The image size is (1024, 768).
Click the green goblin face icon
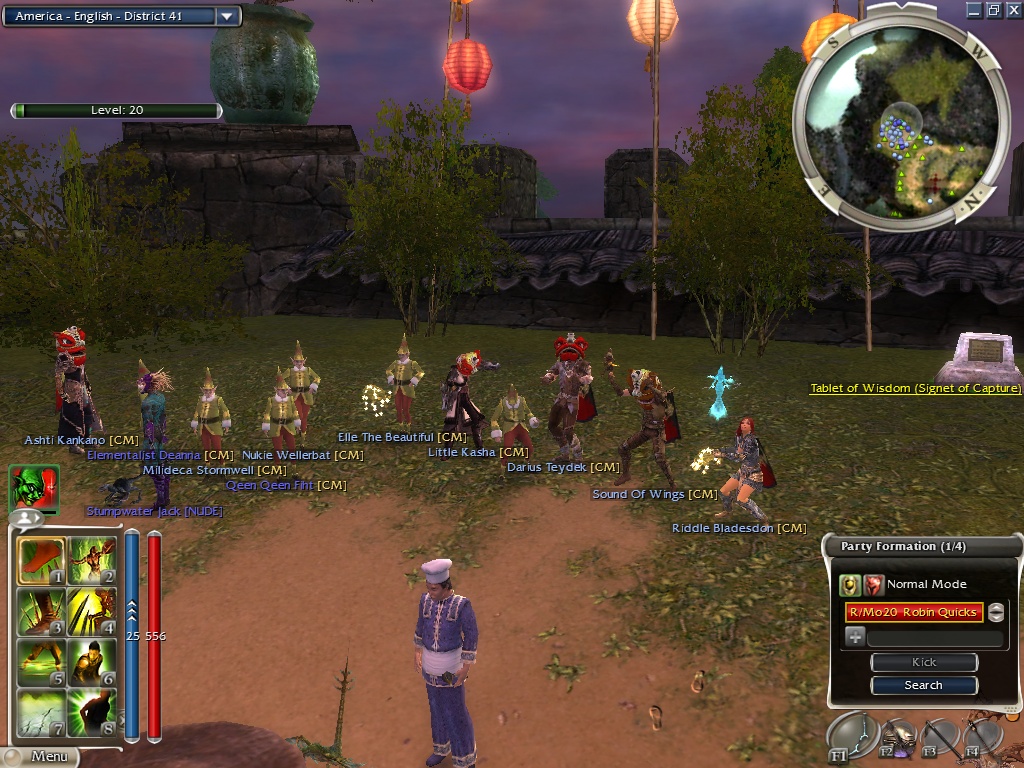[33, 489]
